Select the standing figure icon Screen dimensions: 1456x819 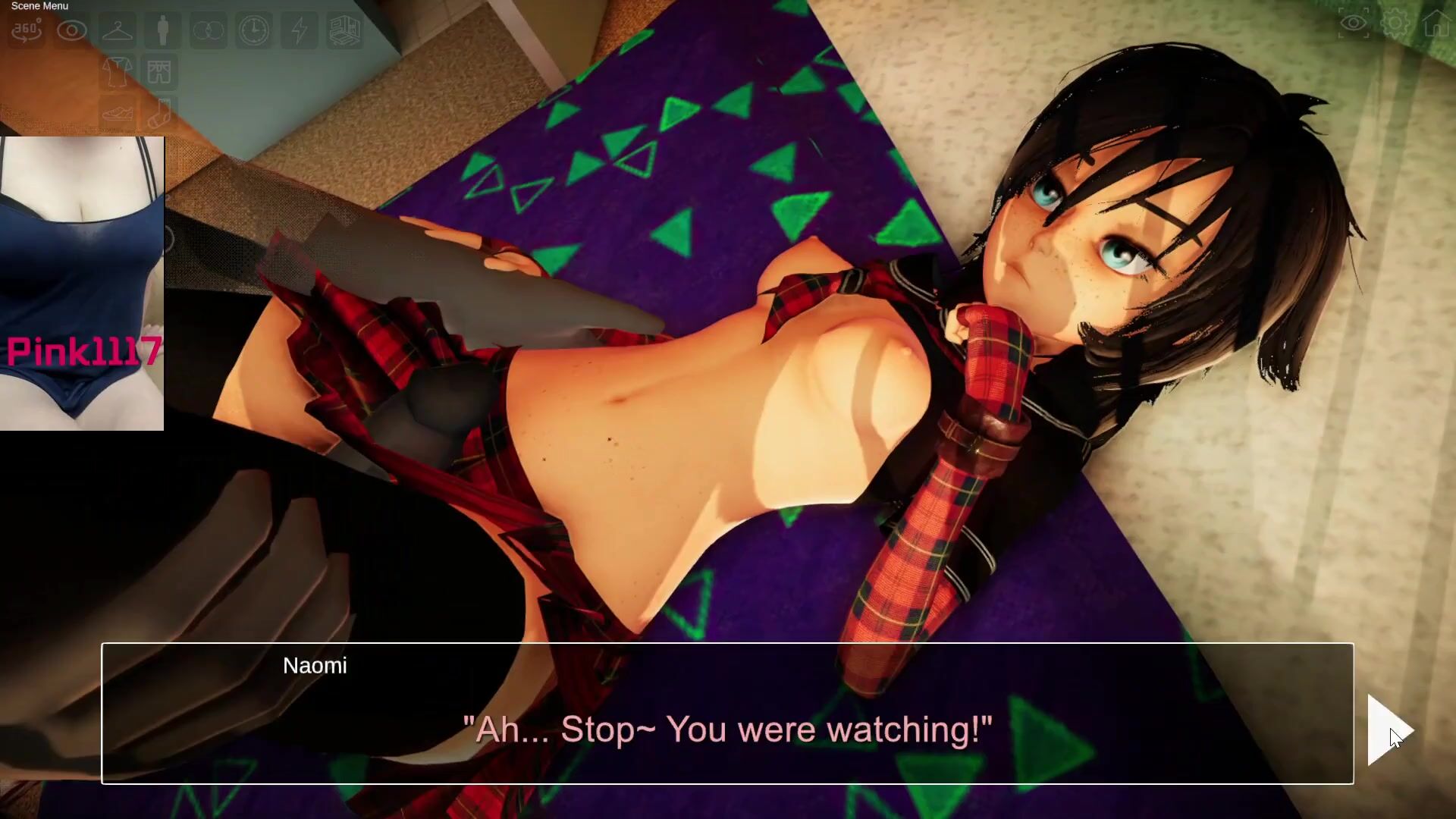click(162, 30)
